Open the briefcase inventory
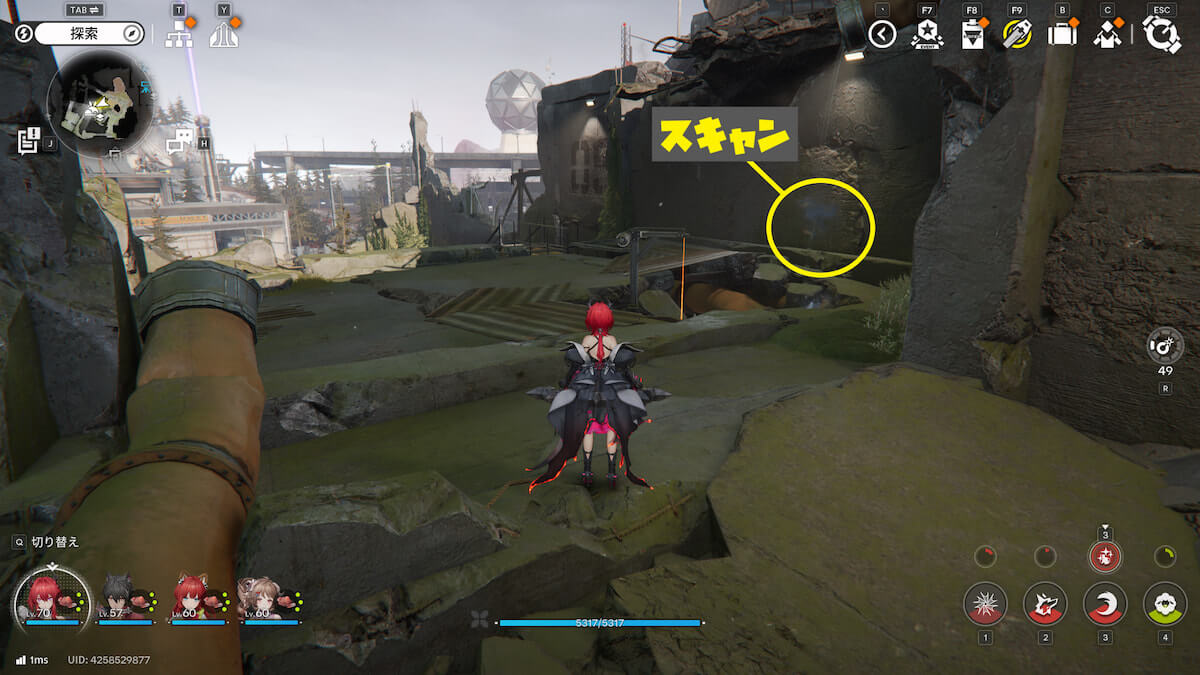The width and height of the screenshot is (1200, 675). (x=1061, y=35)
